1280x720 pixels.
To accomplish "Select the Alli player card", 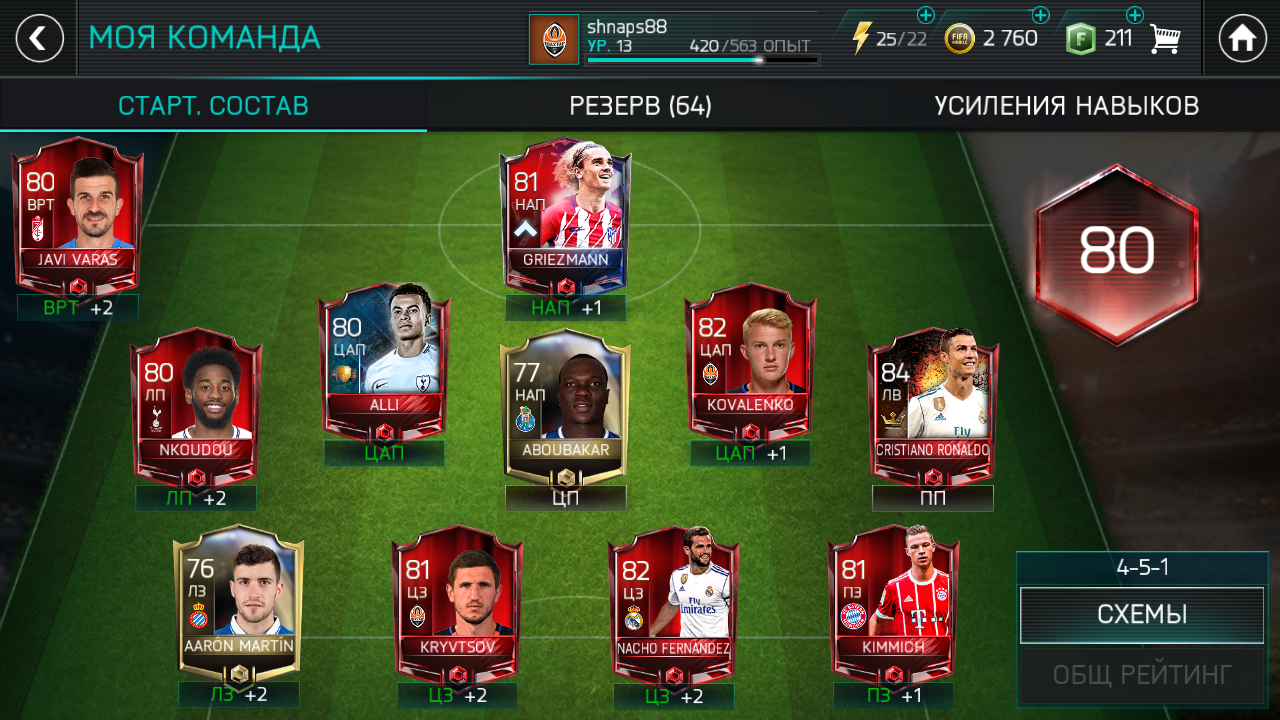I will click(384, 360).
